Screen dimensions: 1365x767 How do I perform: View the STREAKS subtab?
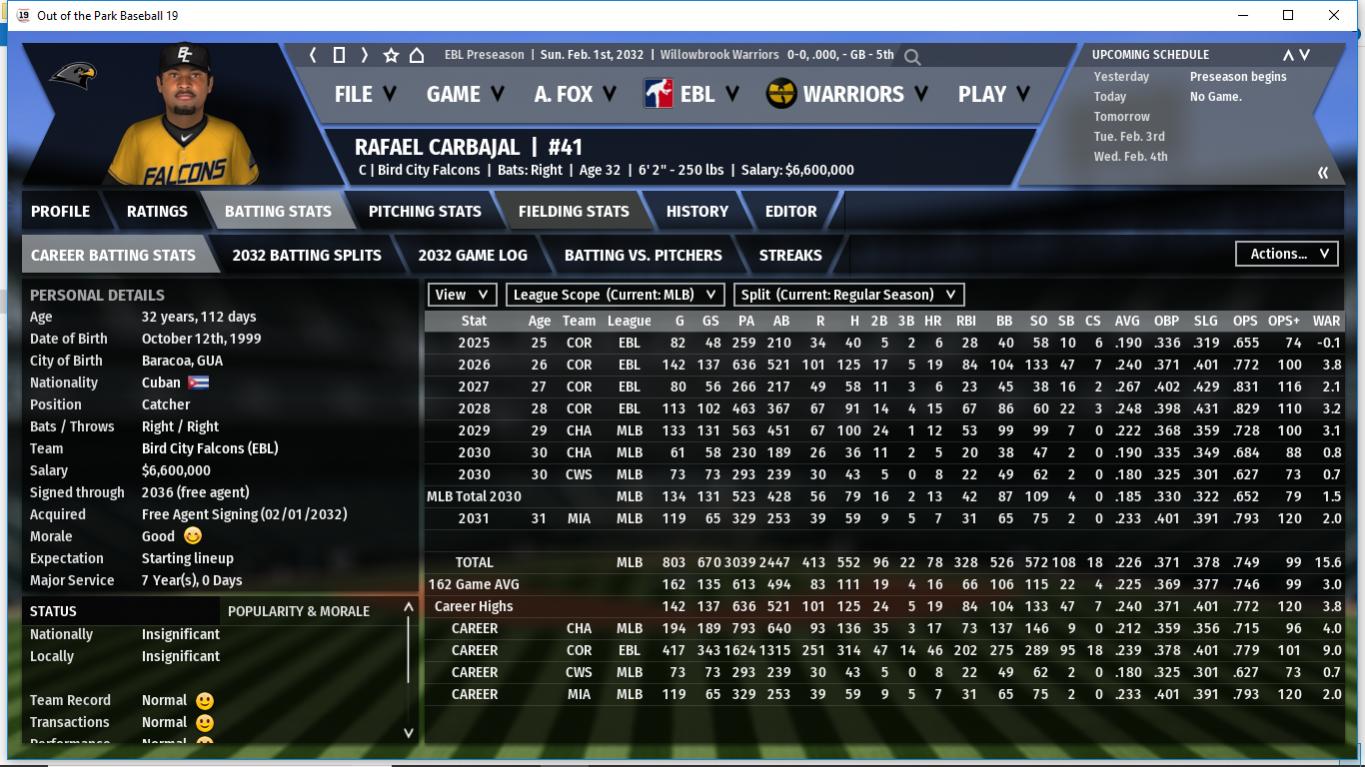(790, 255)
